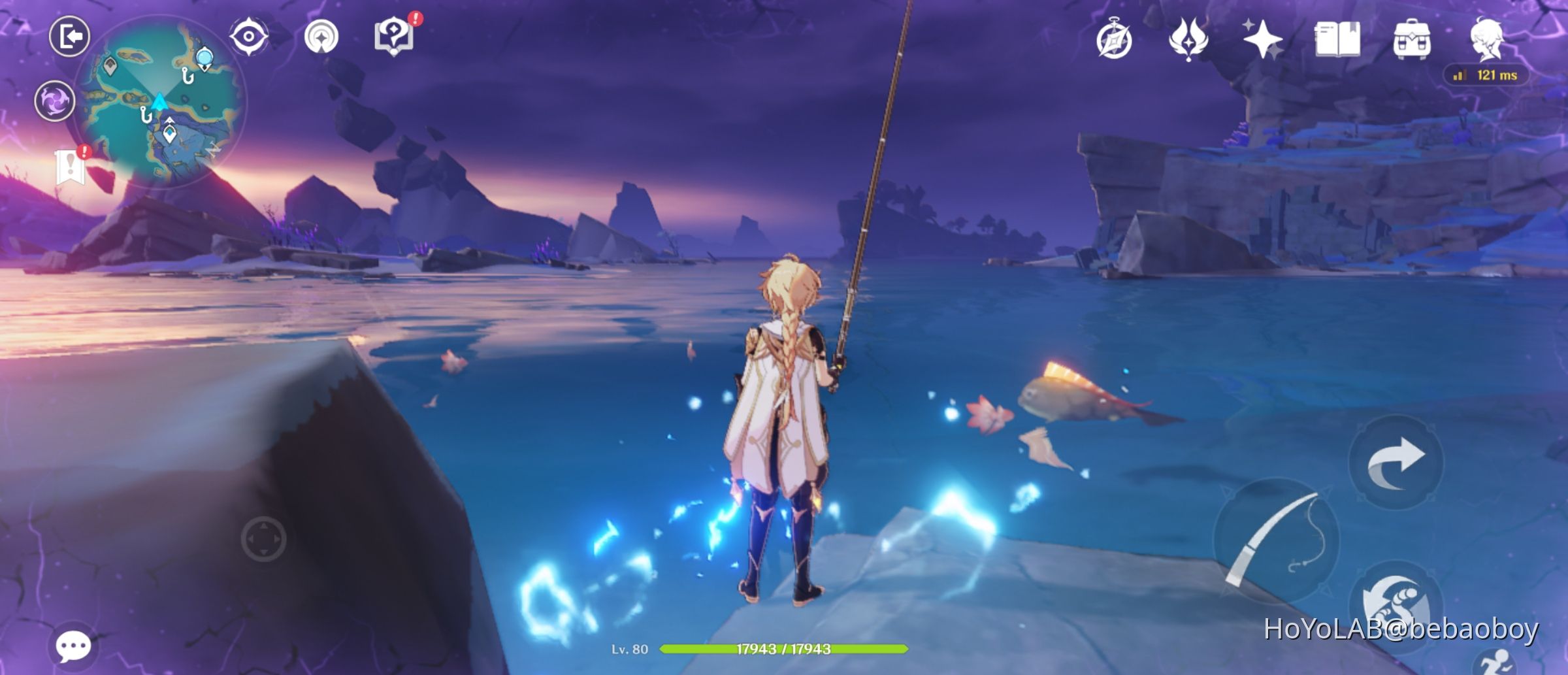
Task: Activate Elemental Sight eye icon
Action: coord(246,37)
